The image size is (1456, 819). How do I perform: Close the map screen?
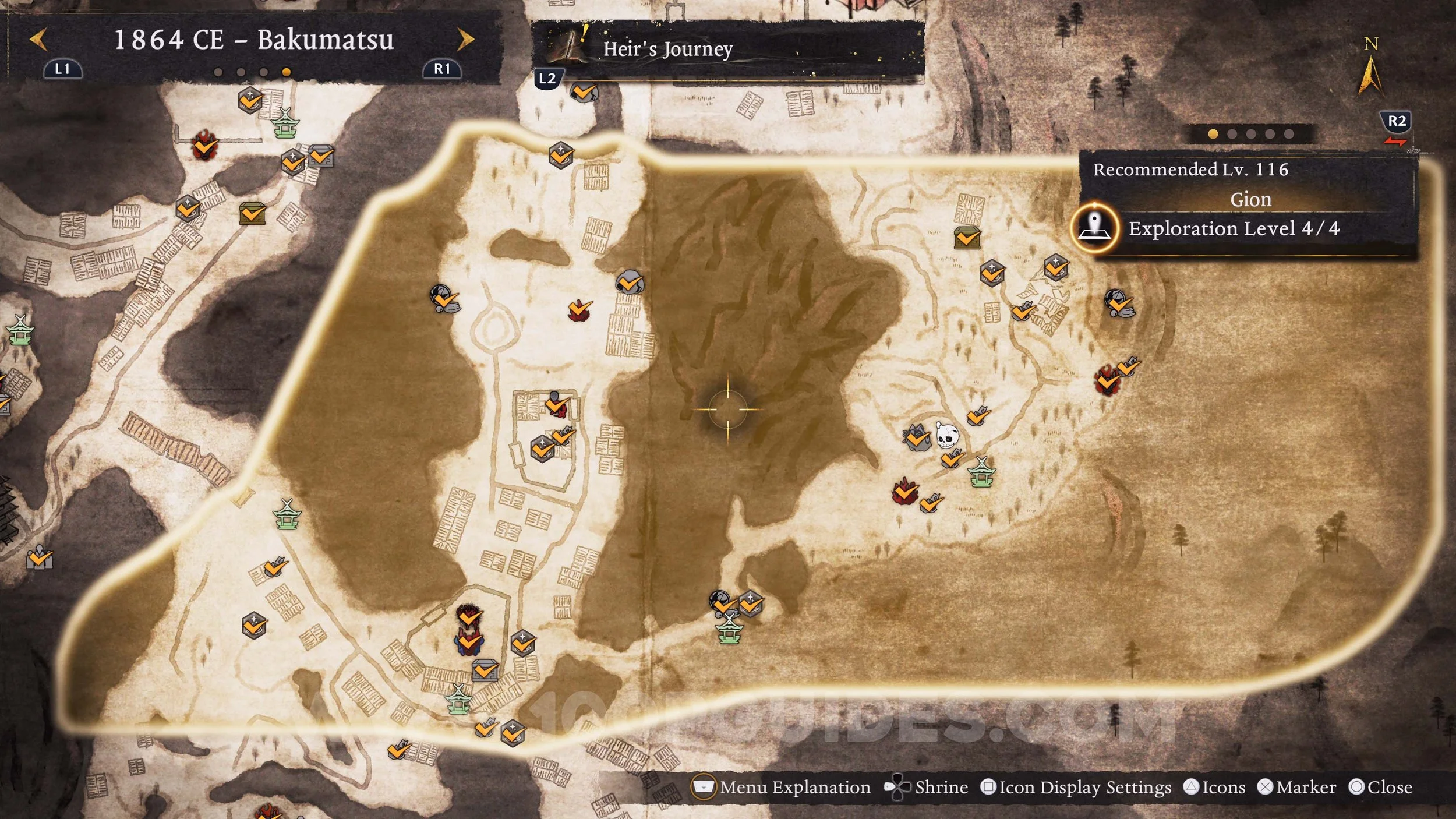click(x=1381, y=788)
